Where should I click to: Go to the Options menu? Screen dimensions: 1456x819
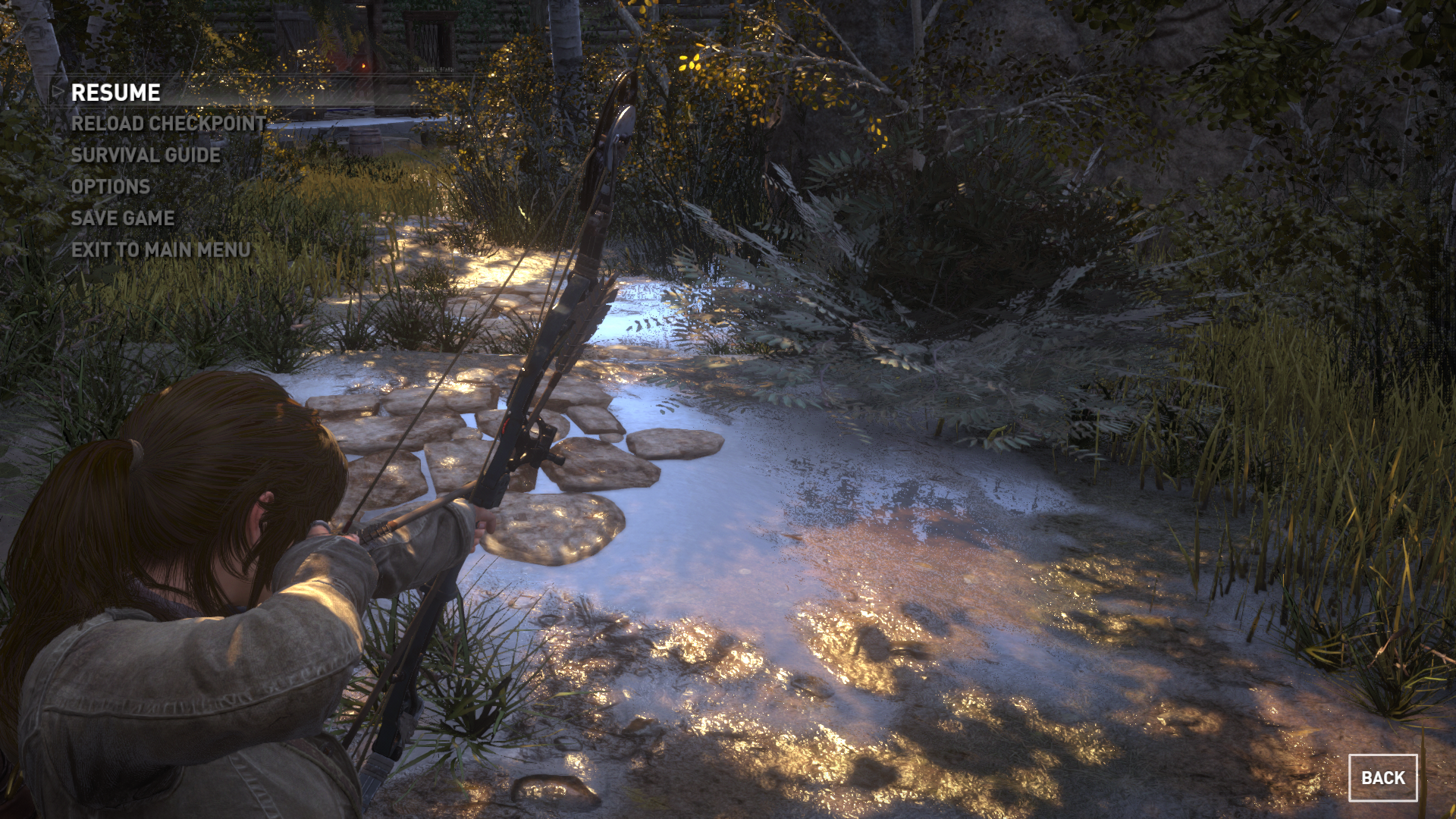coord(111,187)
